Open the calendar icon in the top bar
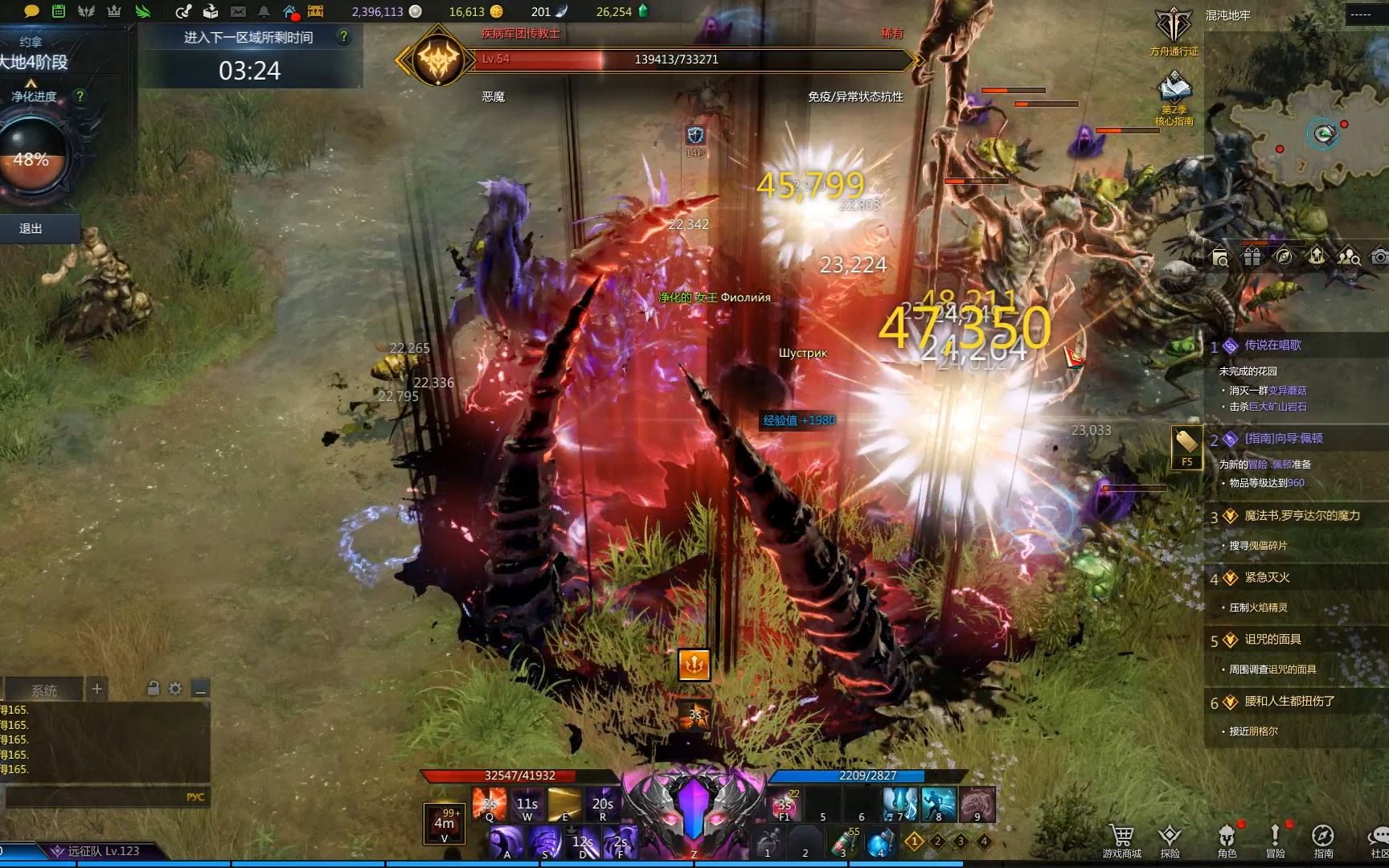The width and height of the screenshot is (1389, 868). [x=58, y=11]
